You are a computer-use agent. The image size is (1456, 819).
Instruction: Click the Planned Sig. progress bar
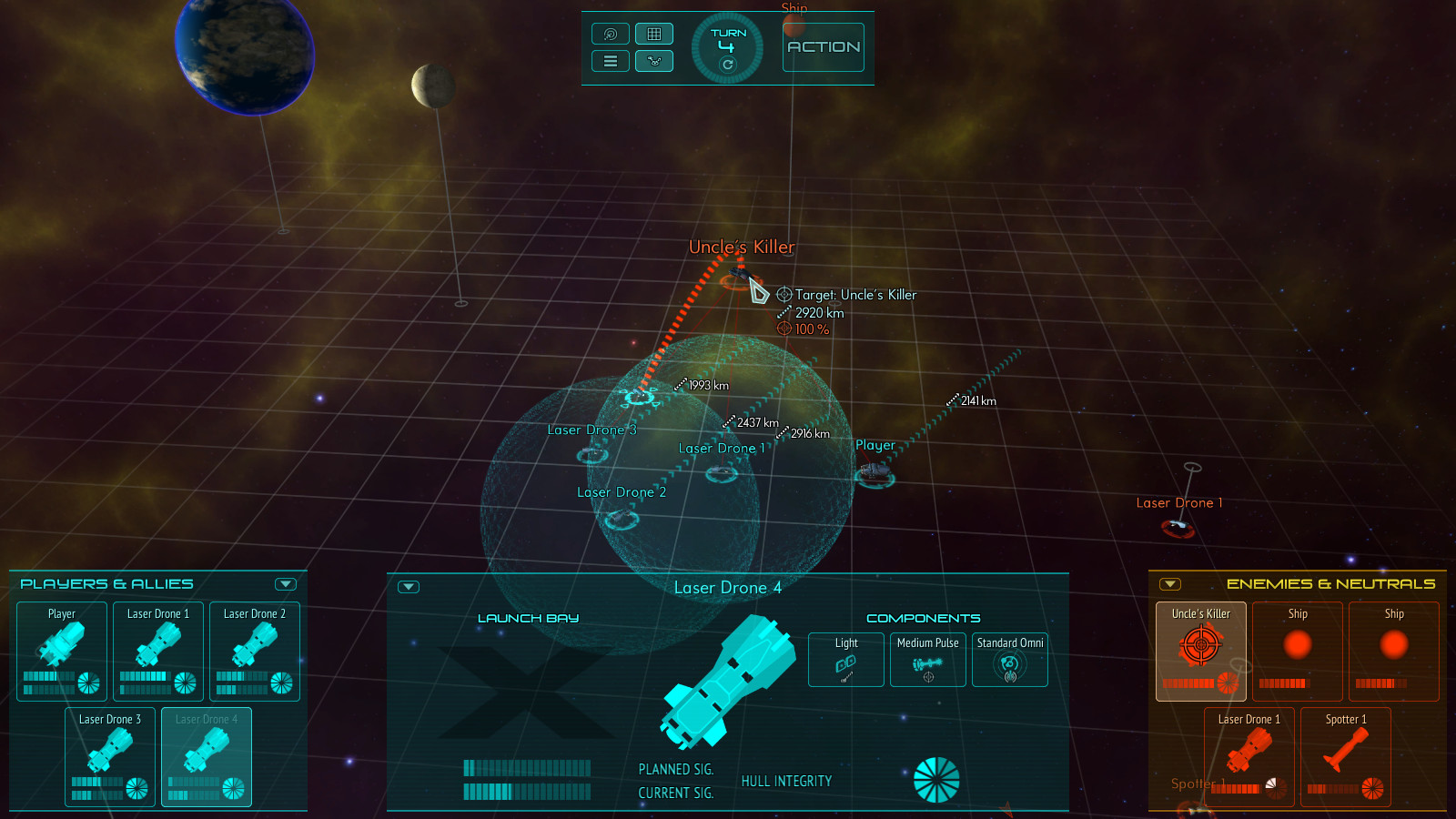526,769
